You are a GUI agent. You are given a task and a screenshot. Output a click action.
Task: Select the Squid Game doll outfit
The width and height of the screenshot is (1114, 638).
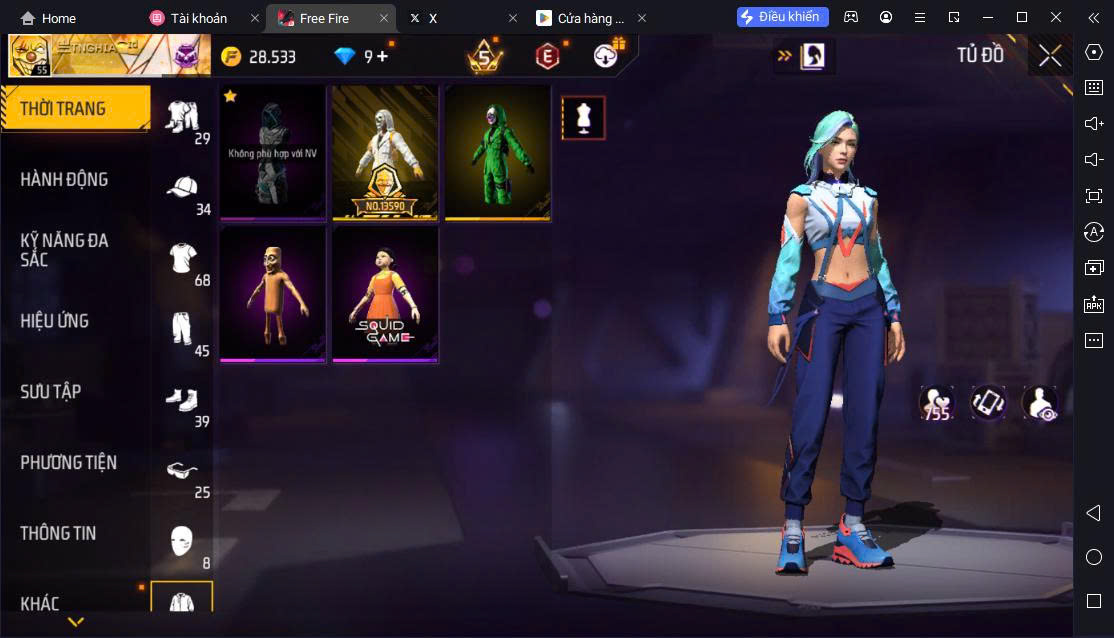click(385, 294)
